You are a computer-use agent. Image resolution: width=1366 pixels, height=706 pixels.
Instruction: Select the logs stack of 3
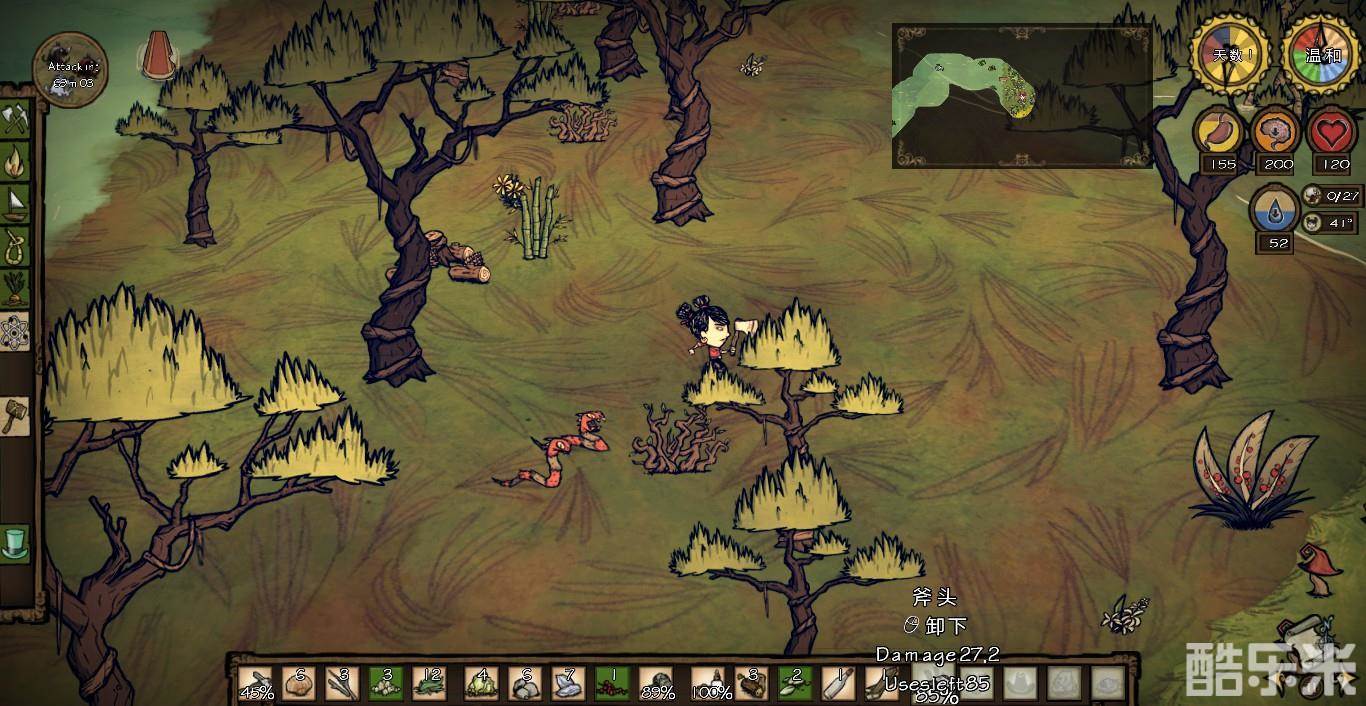(750, 683)
